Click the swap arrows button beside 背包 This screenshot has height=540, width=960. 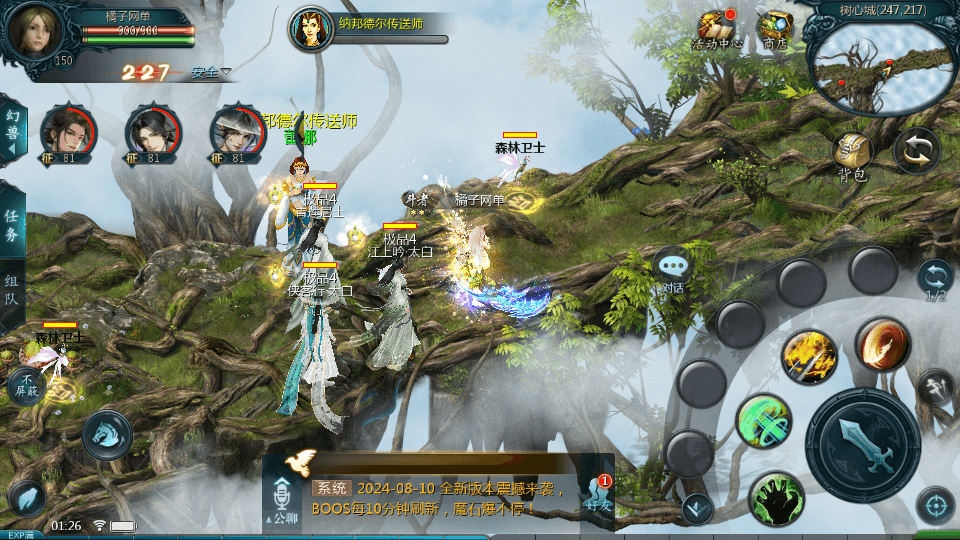tap(915, 151)
